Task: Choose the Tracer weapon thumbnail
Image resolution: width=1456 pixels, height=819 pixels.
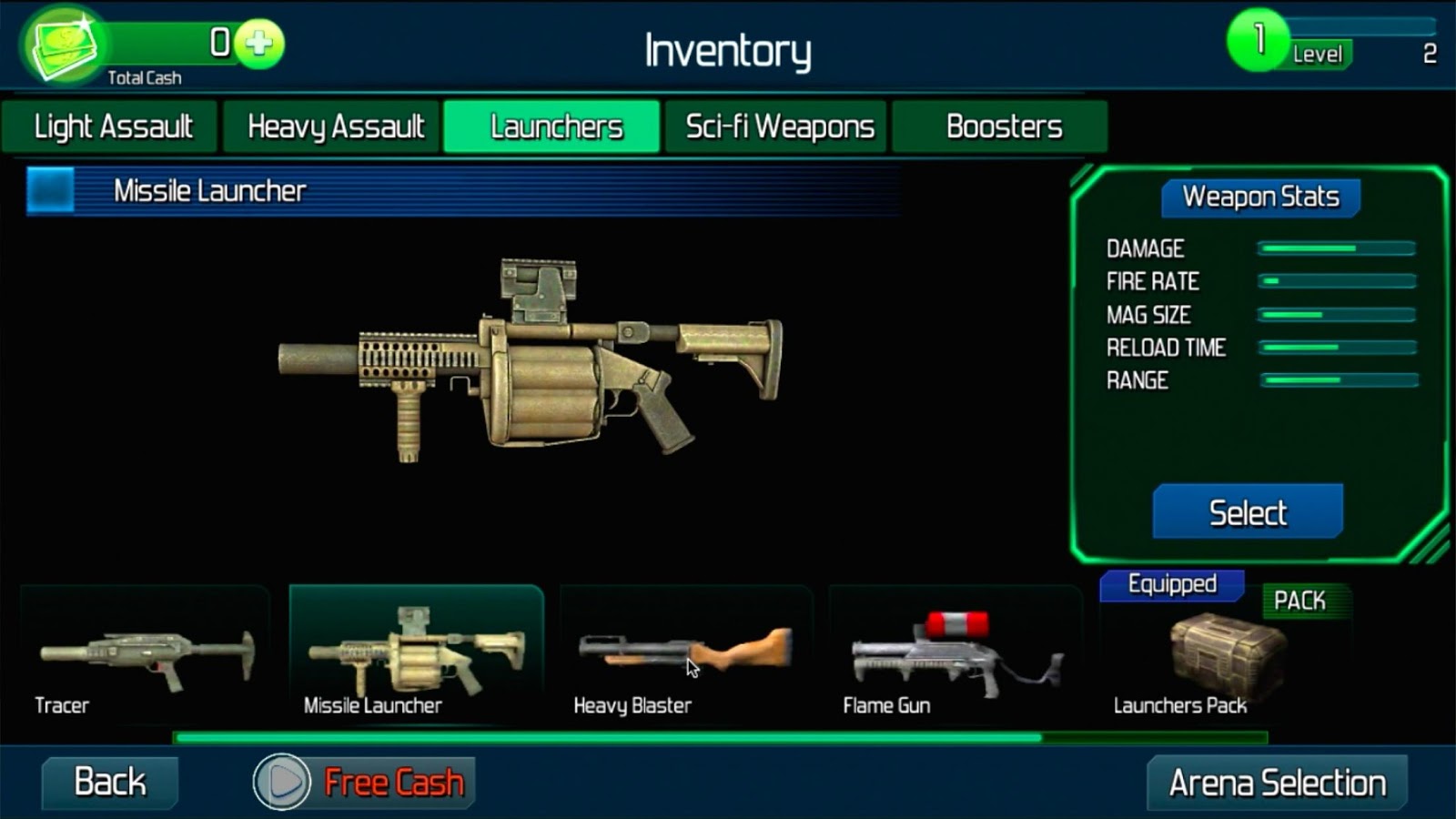Action: pyautogui.click(x=146, y=657)
